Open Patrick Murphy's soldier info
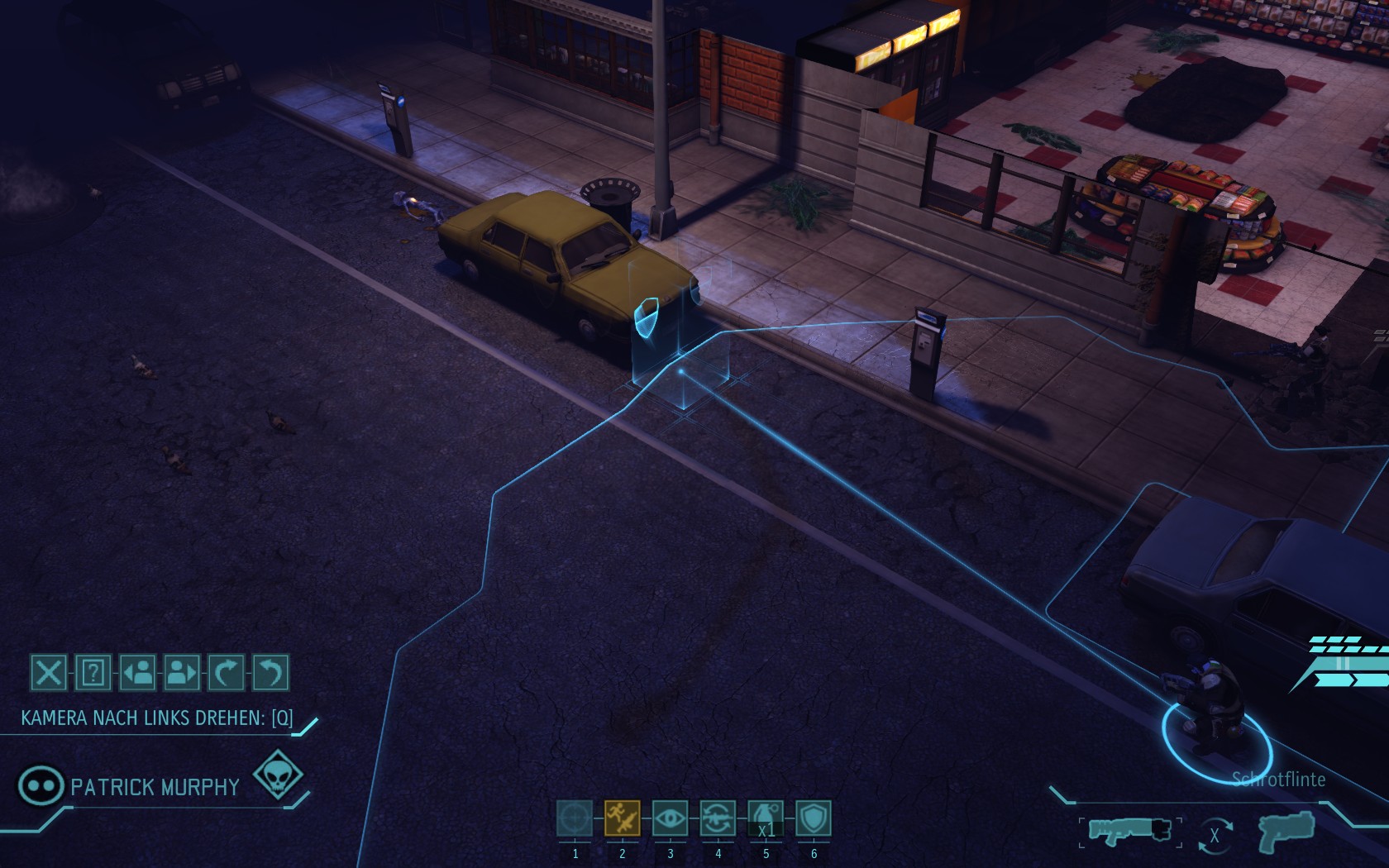 [x=41, y=785]
